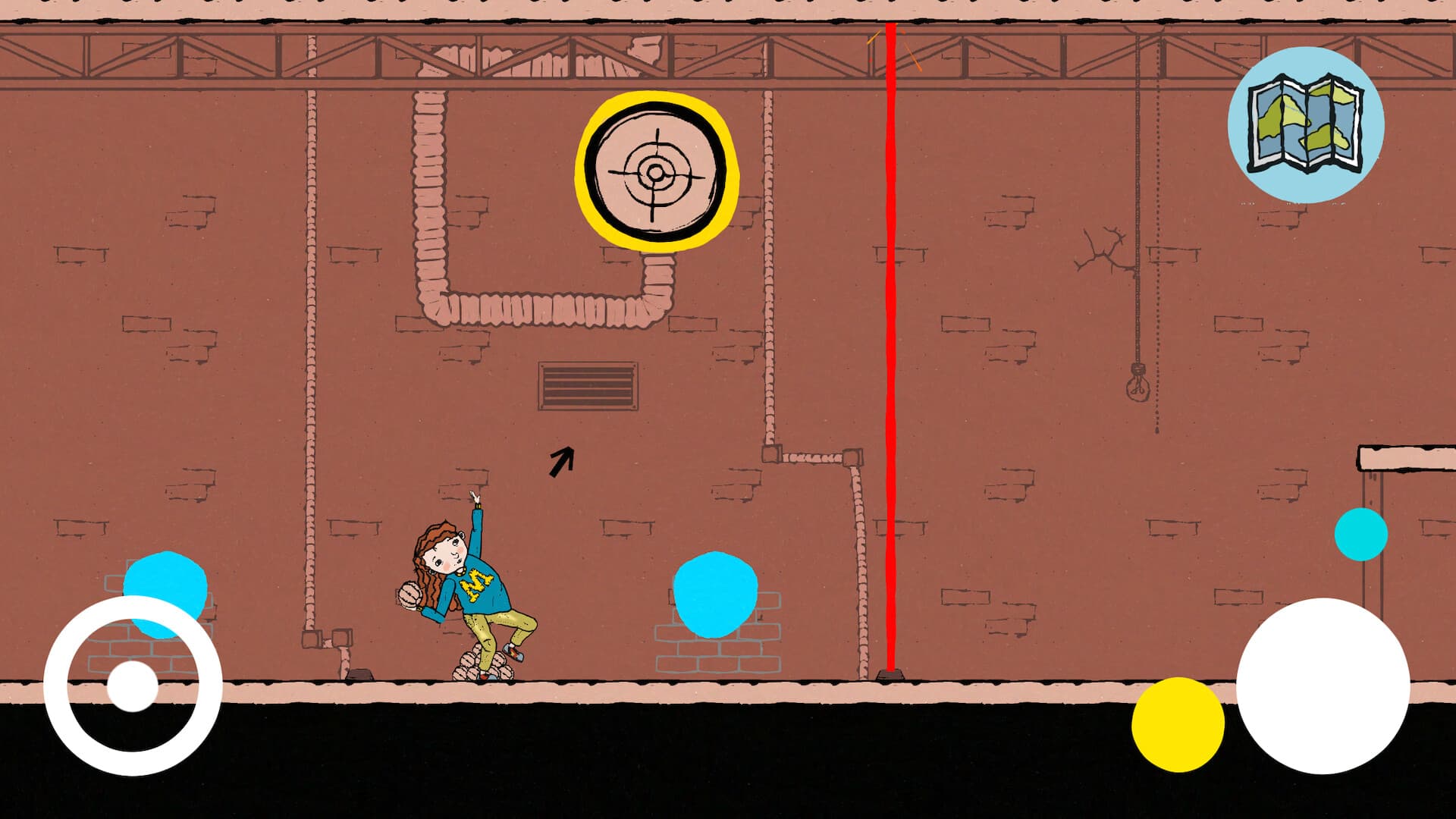Image resolution: width=1456 pixels, height=819 pixels.
Task: Open the map icon in the top-right corner
Action: (x=1306, y=125)
